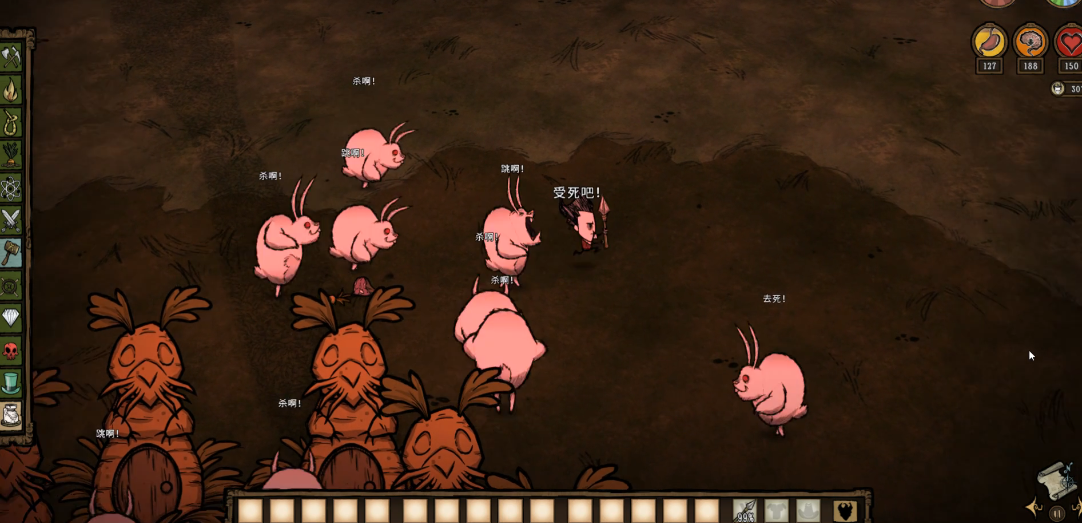Open the Tools crafting tab
The width and height of the screenshot is (1082, 523).
[11, 58]
